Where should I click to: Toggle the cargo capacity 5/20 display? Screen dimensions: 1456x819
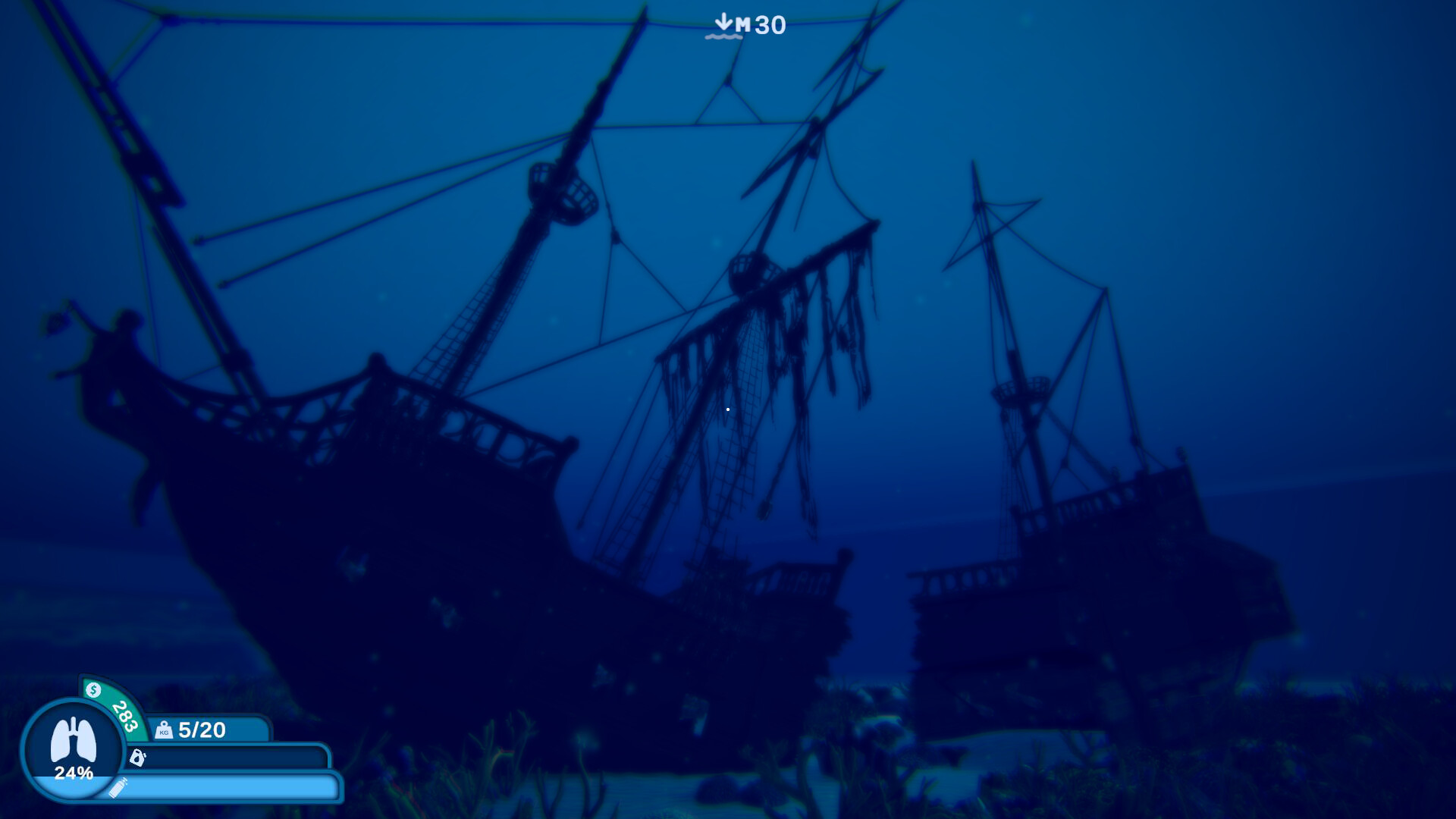tap(202, 730)
